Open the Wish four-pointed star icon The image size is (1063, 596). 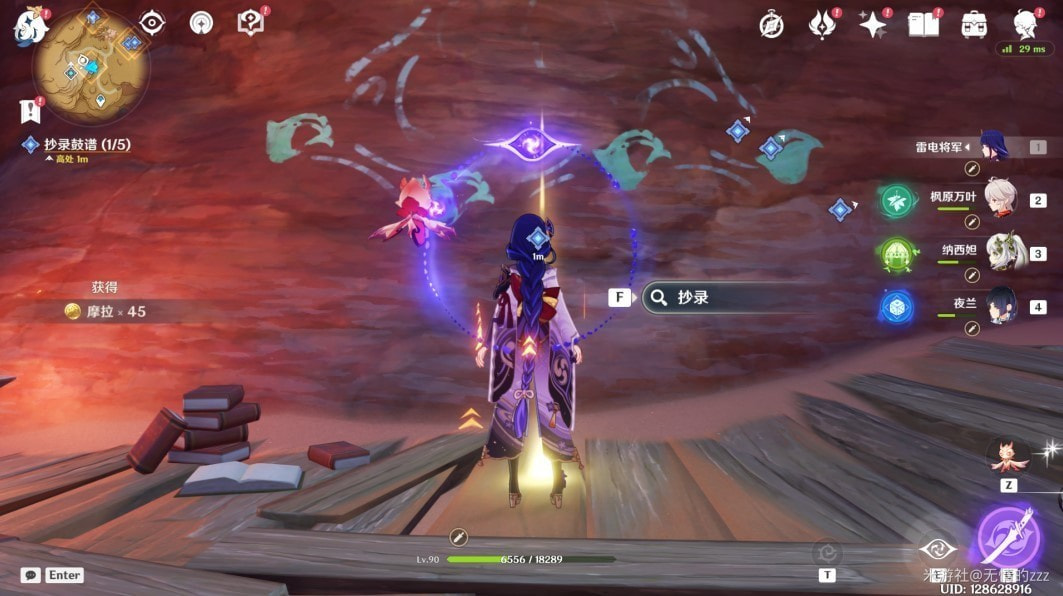coord(872,25)
